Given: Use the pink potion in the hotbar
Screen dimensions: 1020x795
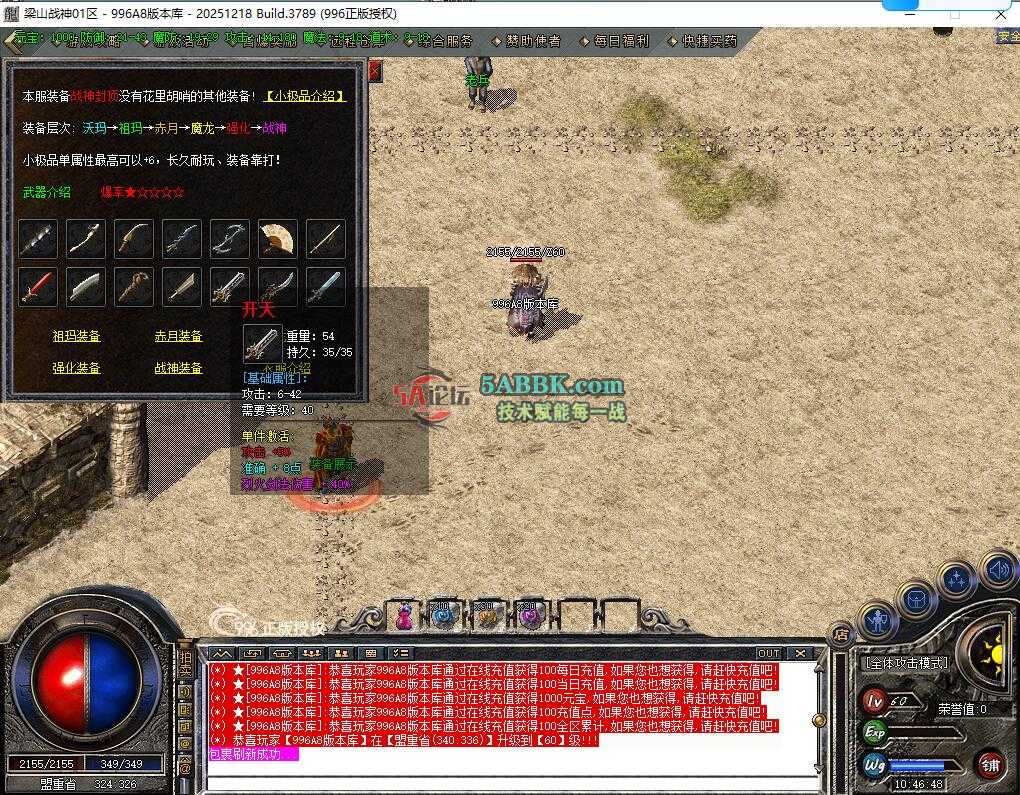Looking at the screenshot, I should coord(405,616).
